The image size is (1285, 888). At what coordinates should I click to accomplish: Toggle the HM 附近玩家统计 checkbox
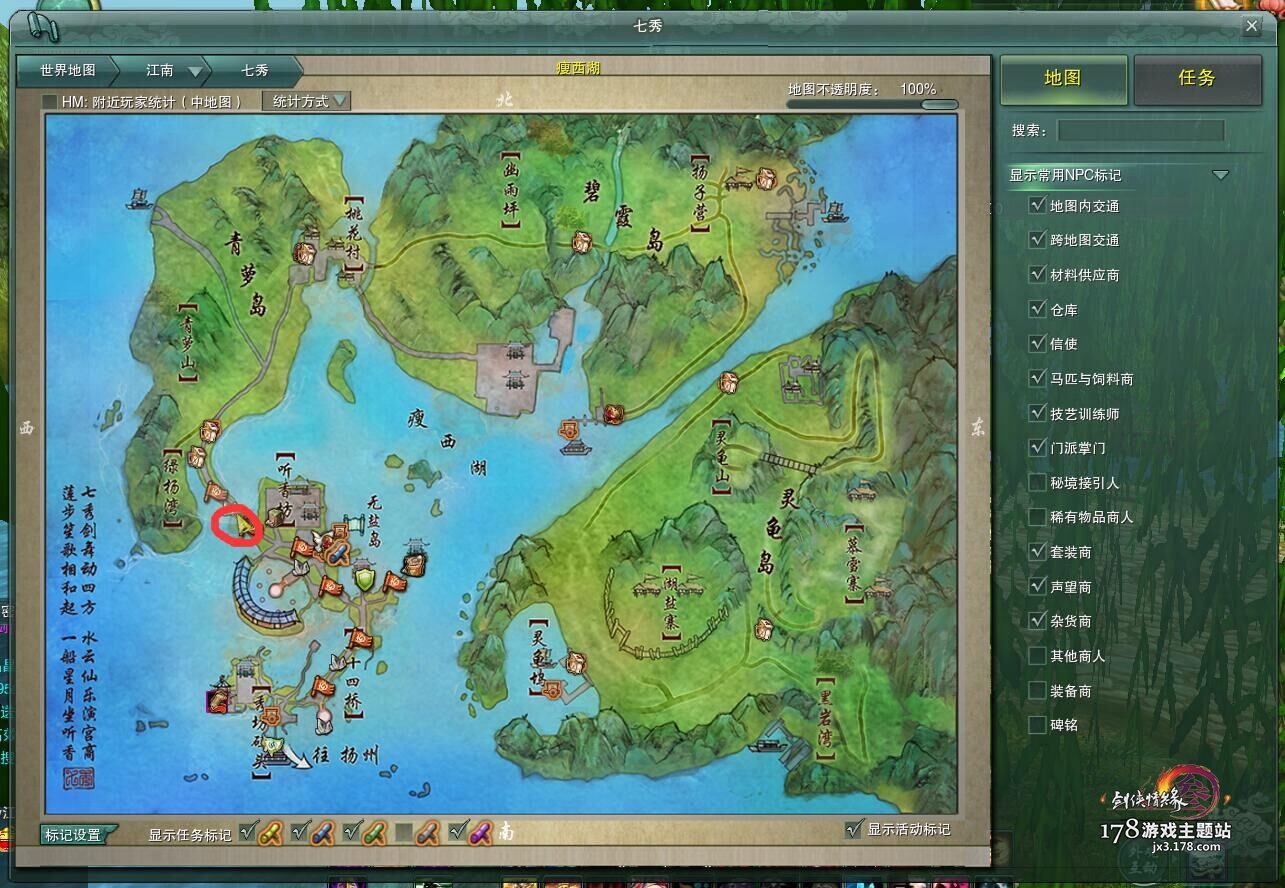[x=49, y=102]
